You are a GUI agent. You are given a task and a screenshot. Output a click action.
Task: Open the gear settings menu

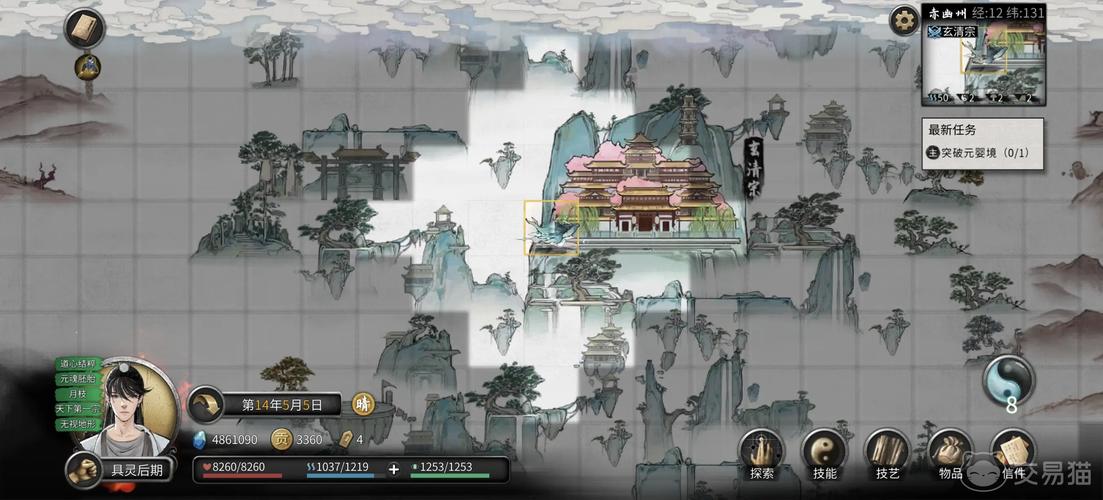904,19
